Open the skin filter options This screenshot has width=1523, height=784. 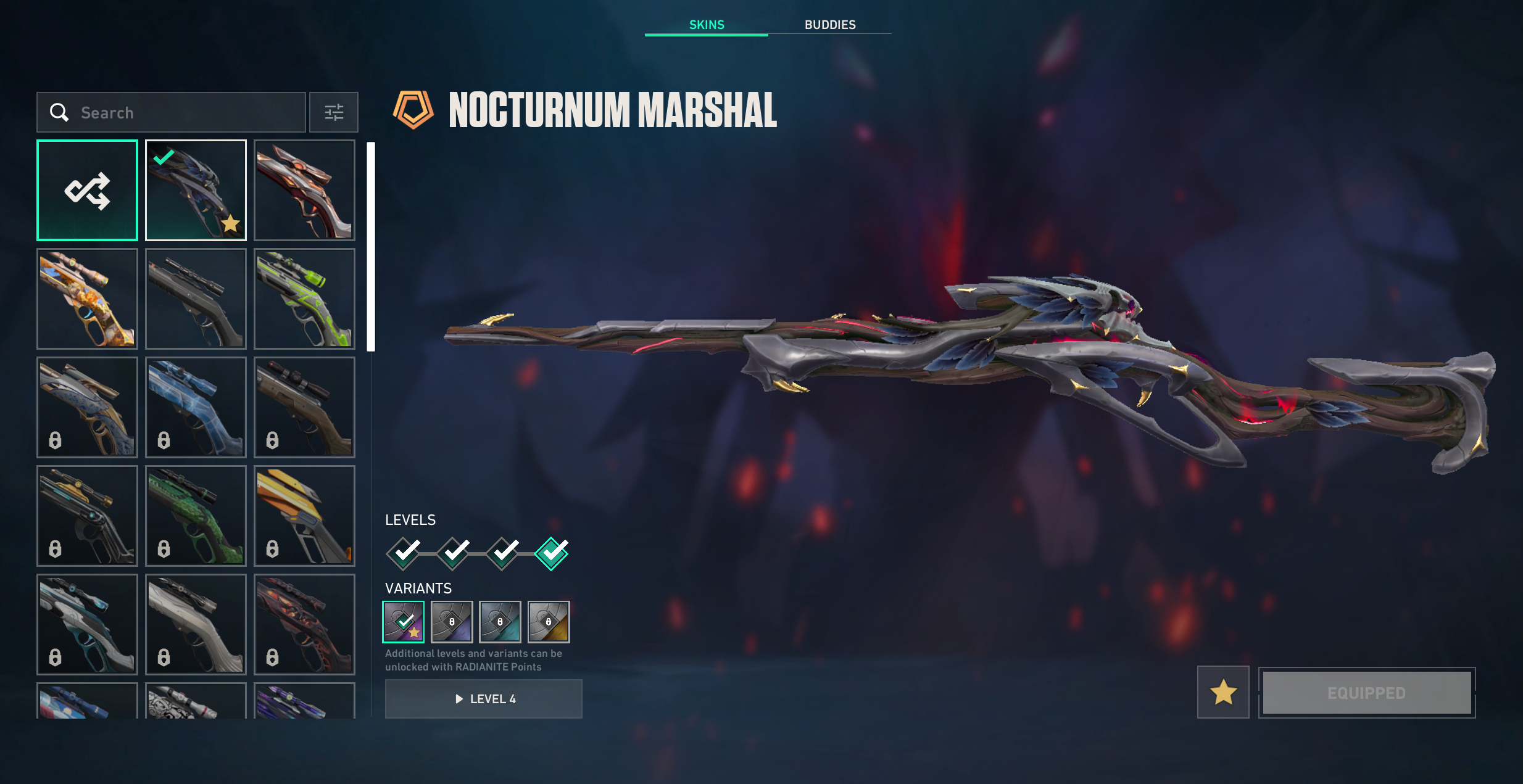(333, 112)
